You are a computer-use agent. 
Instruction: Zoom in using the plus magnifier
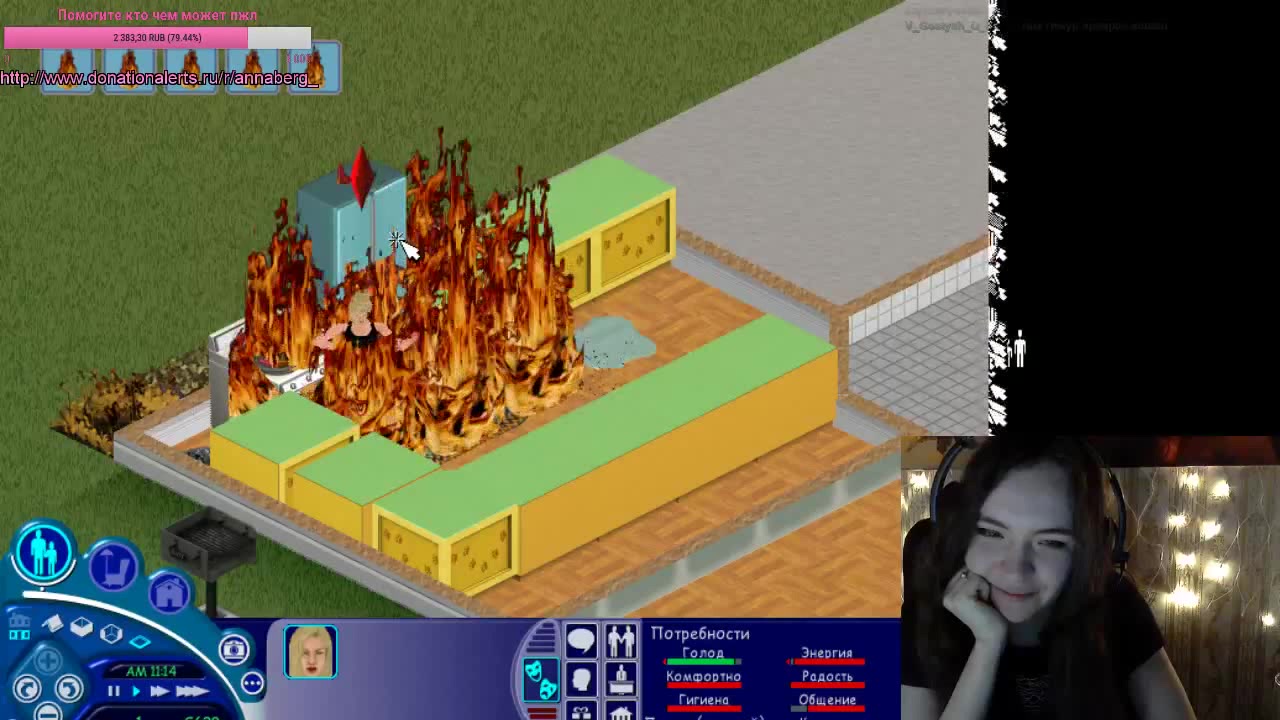pos(49,659)
